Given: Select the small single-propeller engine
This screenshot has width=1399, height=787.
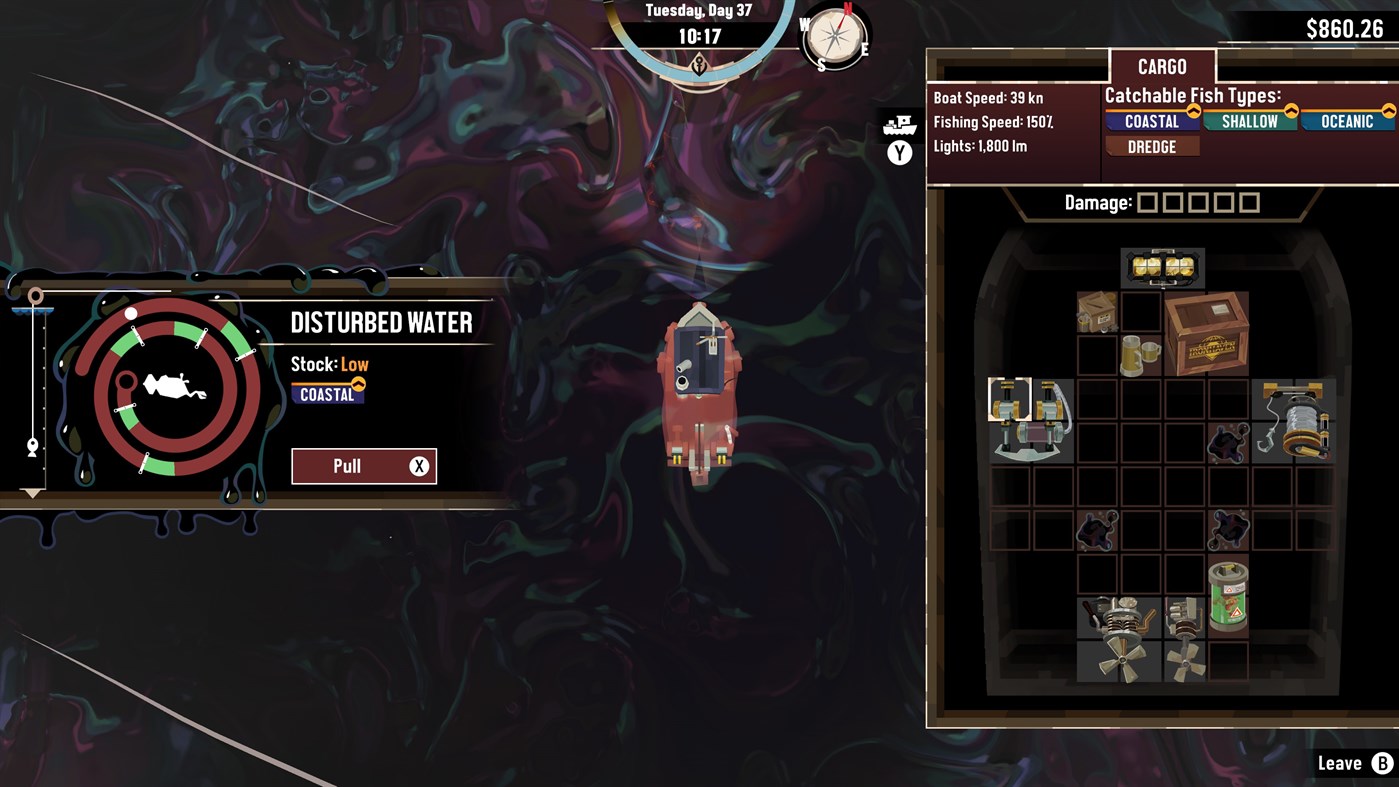Looking at the screenshot, I should (x=1184, y=640).
